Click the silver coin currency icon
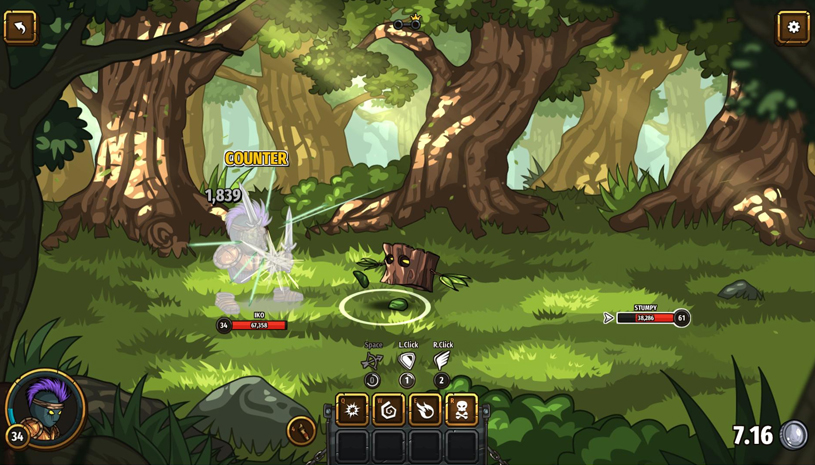Screen dimensions: 815x465 click(794, 435)
